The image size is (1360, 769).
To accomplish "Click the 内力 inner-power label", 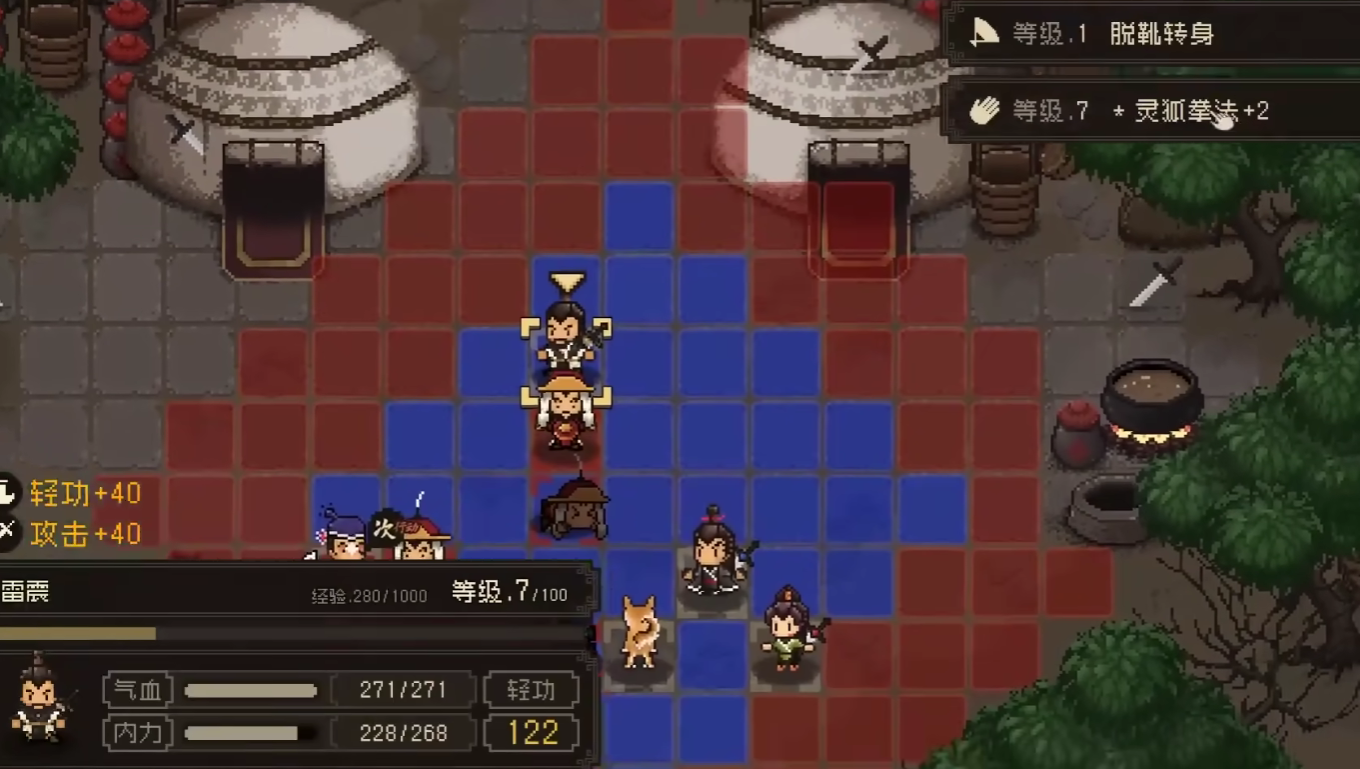I will coord(136,732).
